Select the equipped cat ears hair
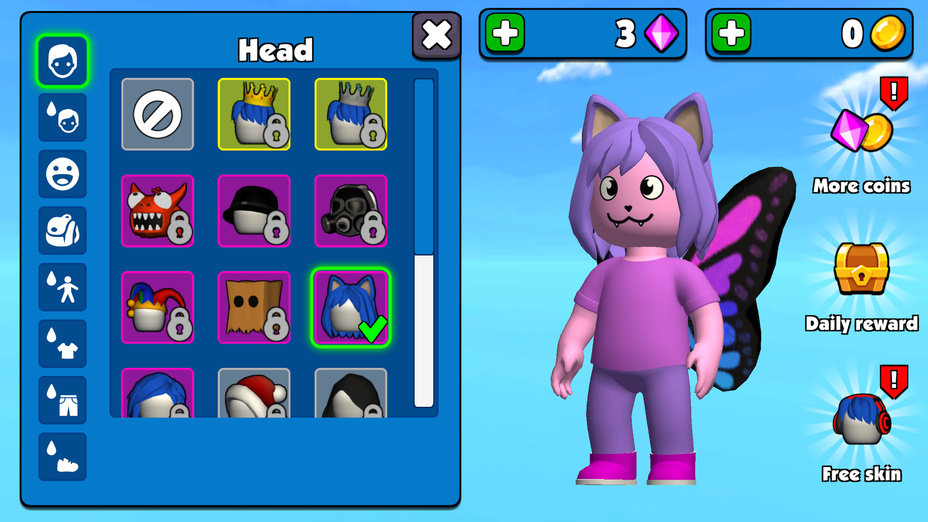The width and height of the screenshot is (928, 522). (x=351, y=307)
